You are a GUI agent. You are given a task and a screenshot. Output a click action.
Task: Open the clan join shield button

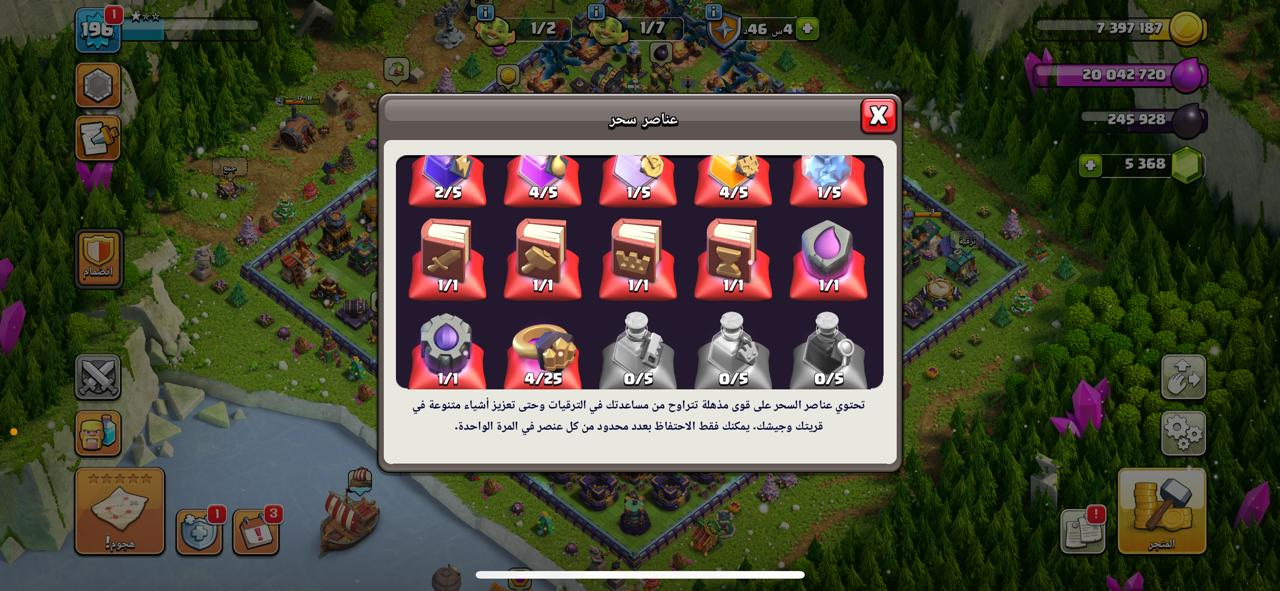98,258
